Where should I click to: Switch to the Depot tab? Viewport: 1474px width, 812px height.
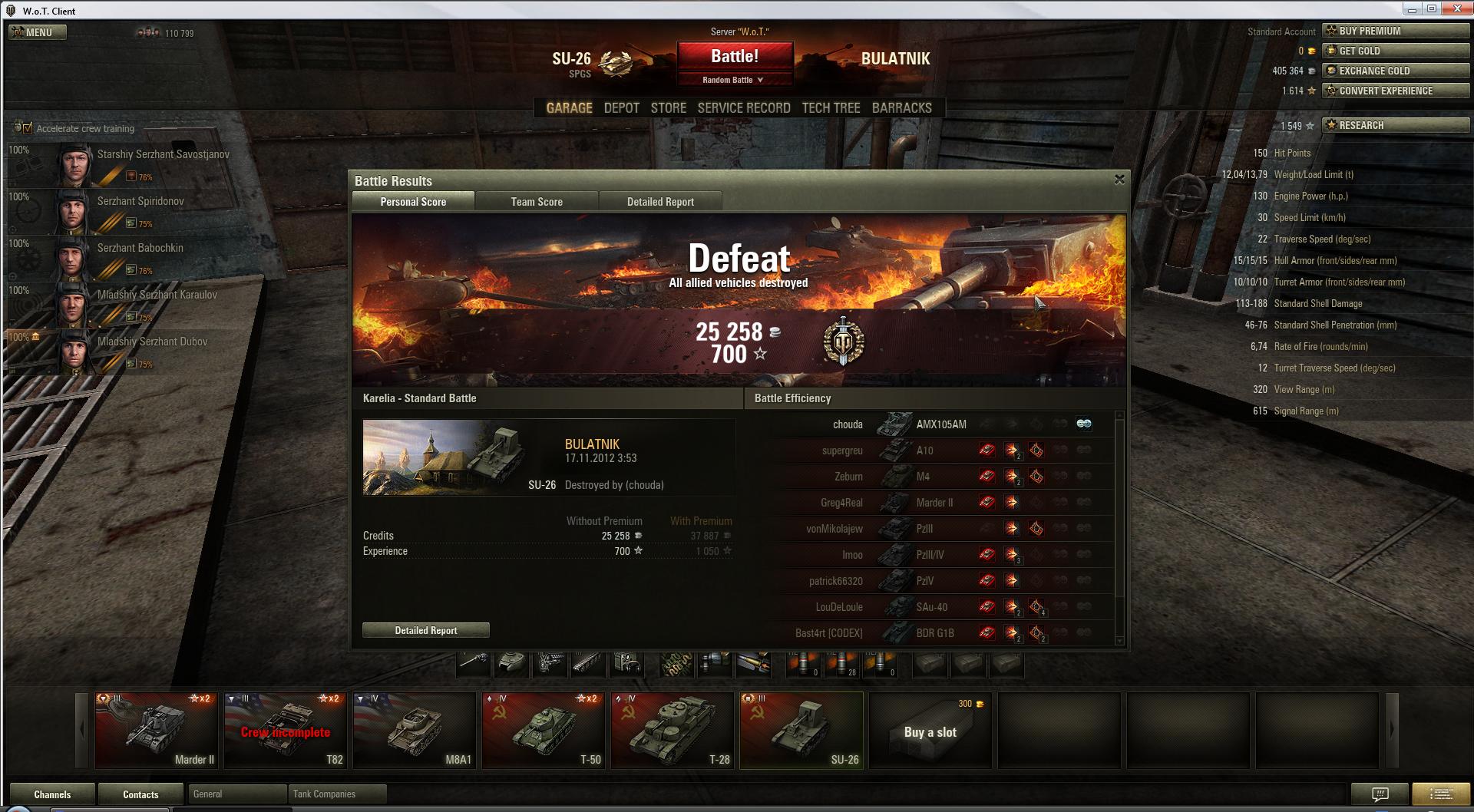(621, 108)
